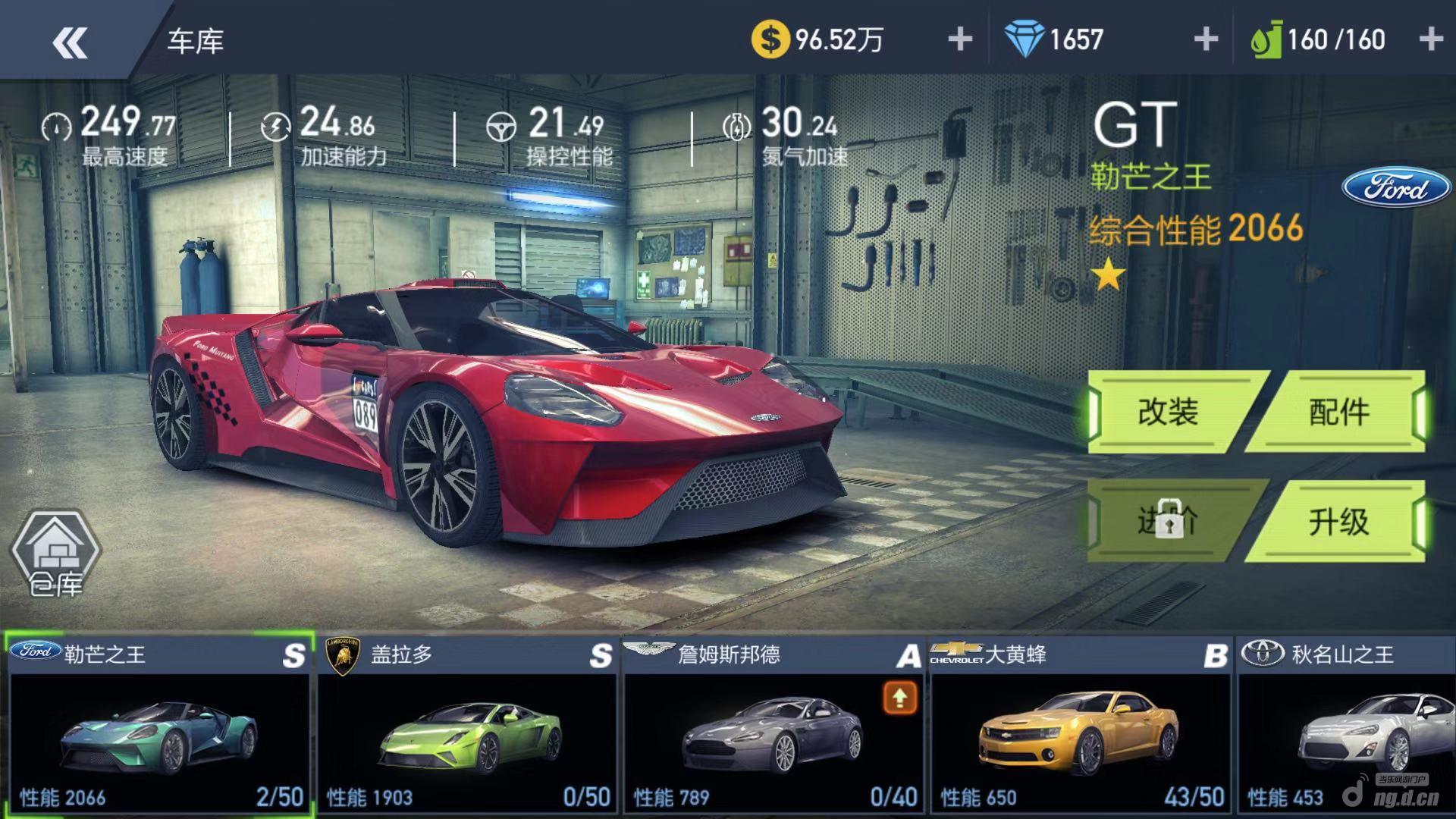Screen dimensions: 1456x819
Task: Refill fuel using the plus button
Action: click(x=1430, y=39)
